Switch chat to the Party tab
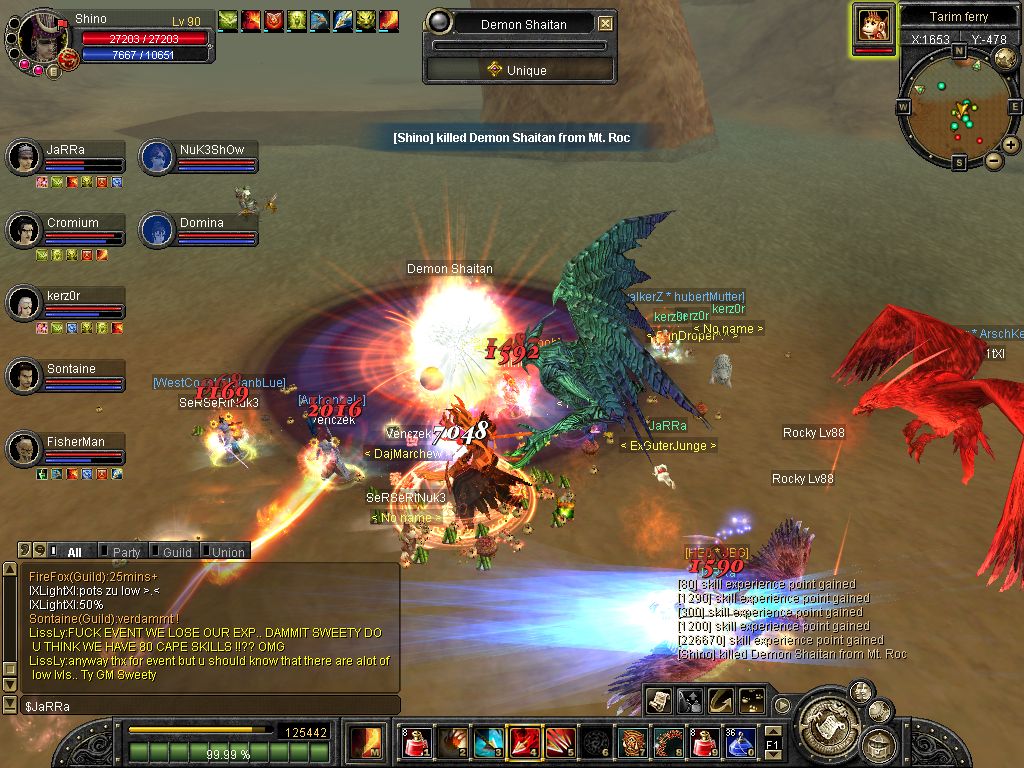1024x768 pixels. 126,552
